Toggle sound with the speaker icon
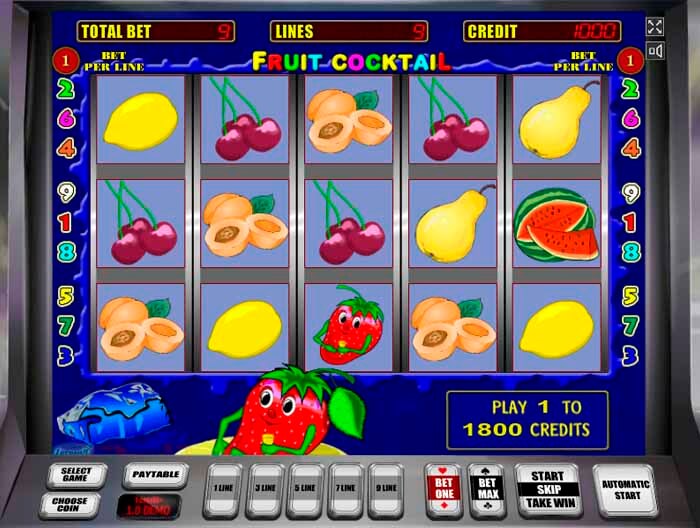 coord(655,51)
